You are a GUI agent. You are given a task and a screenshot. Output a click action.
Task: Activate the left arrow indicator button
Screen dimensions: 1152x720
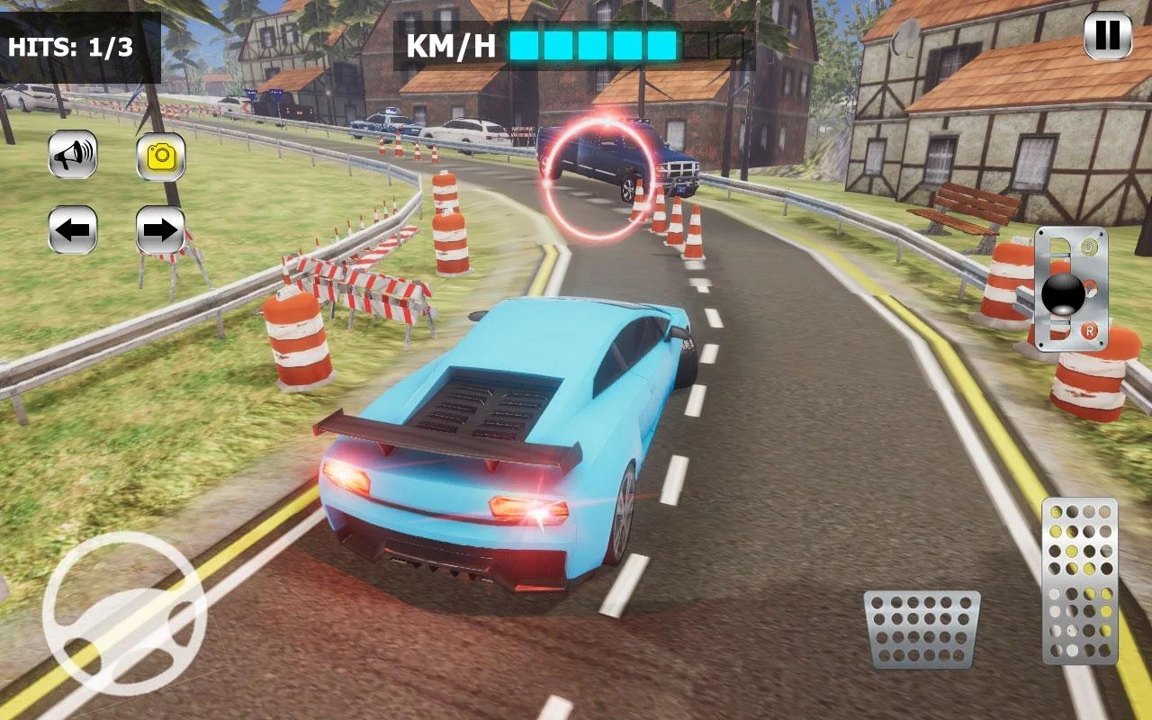[x=73, y=231]
